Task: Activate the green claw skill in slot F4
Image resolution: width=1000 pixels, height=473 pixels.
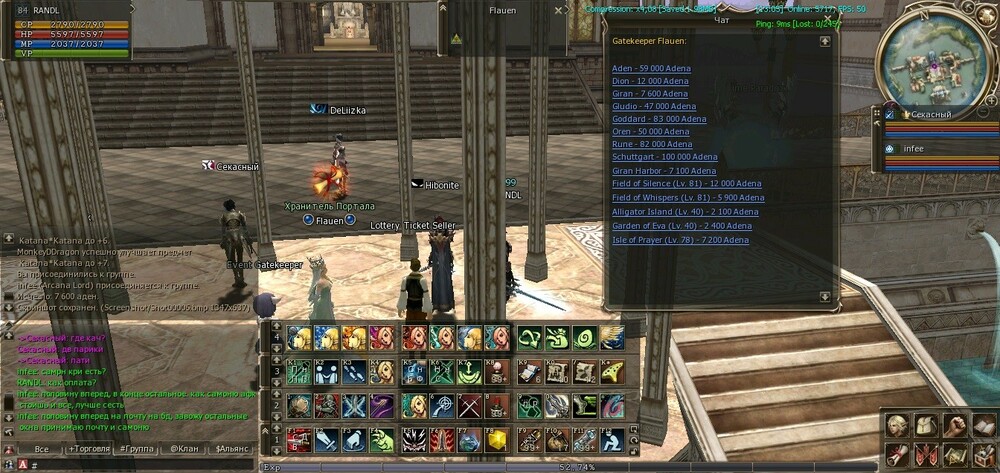Action: (380, 440)
